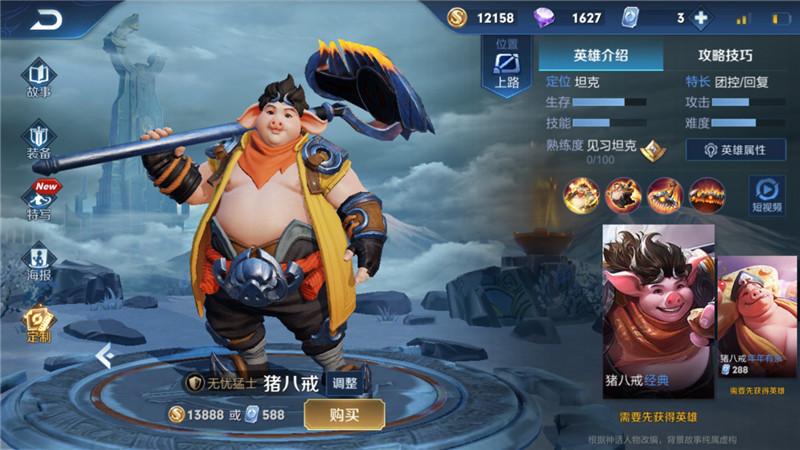Viewport: 800px width, 450px height.
Task: Tap the 见习坦克 proficiency badge
Action: [x=653, y=149]
